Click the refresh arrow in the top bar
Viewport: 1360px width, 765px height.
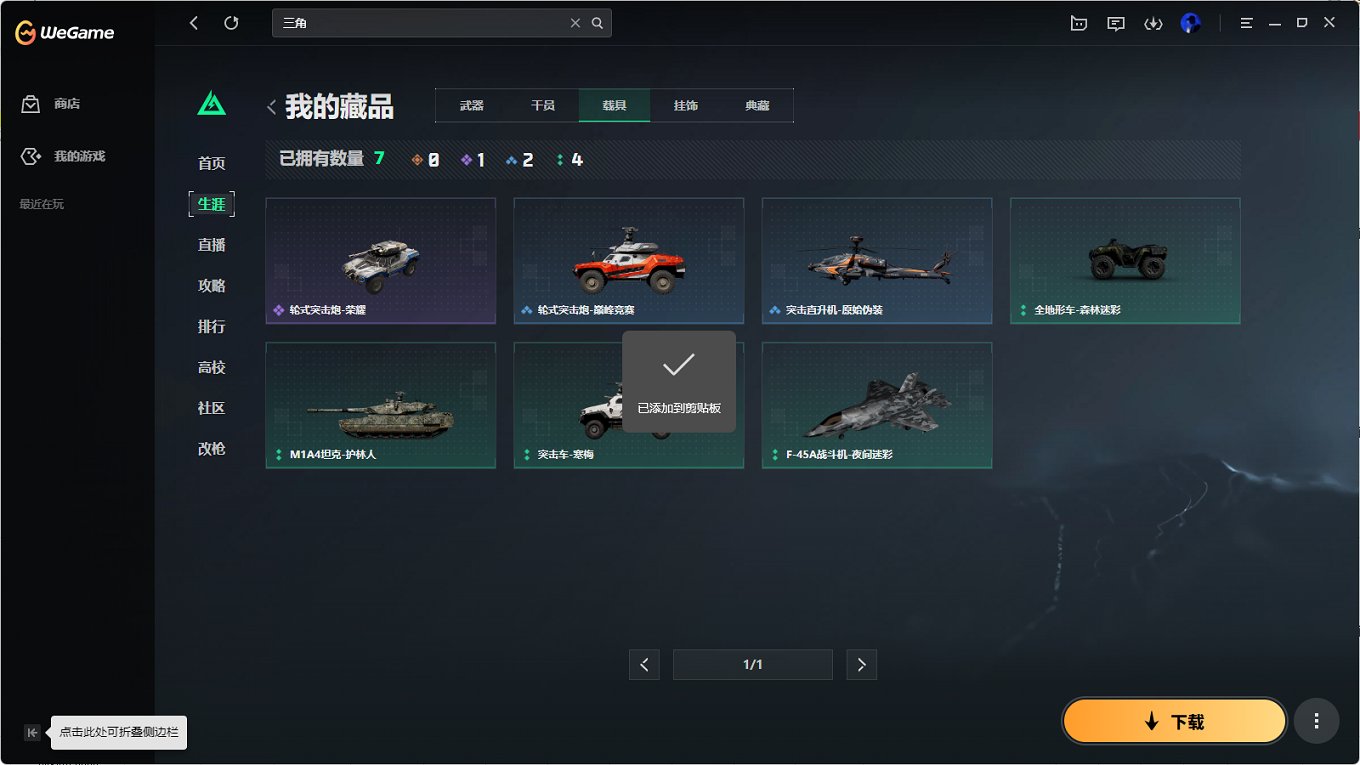(233, 22)
